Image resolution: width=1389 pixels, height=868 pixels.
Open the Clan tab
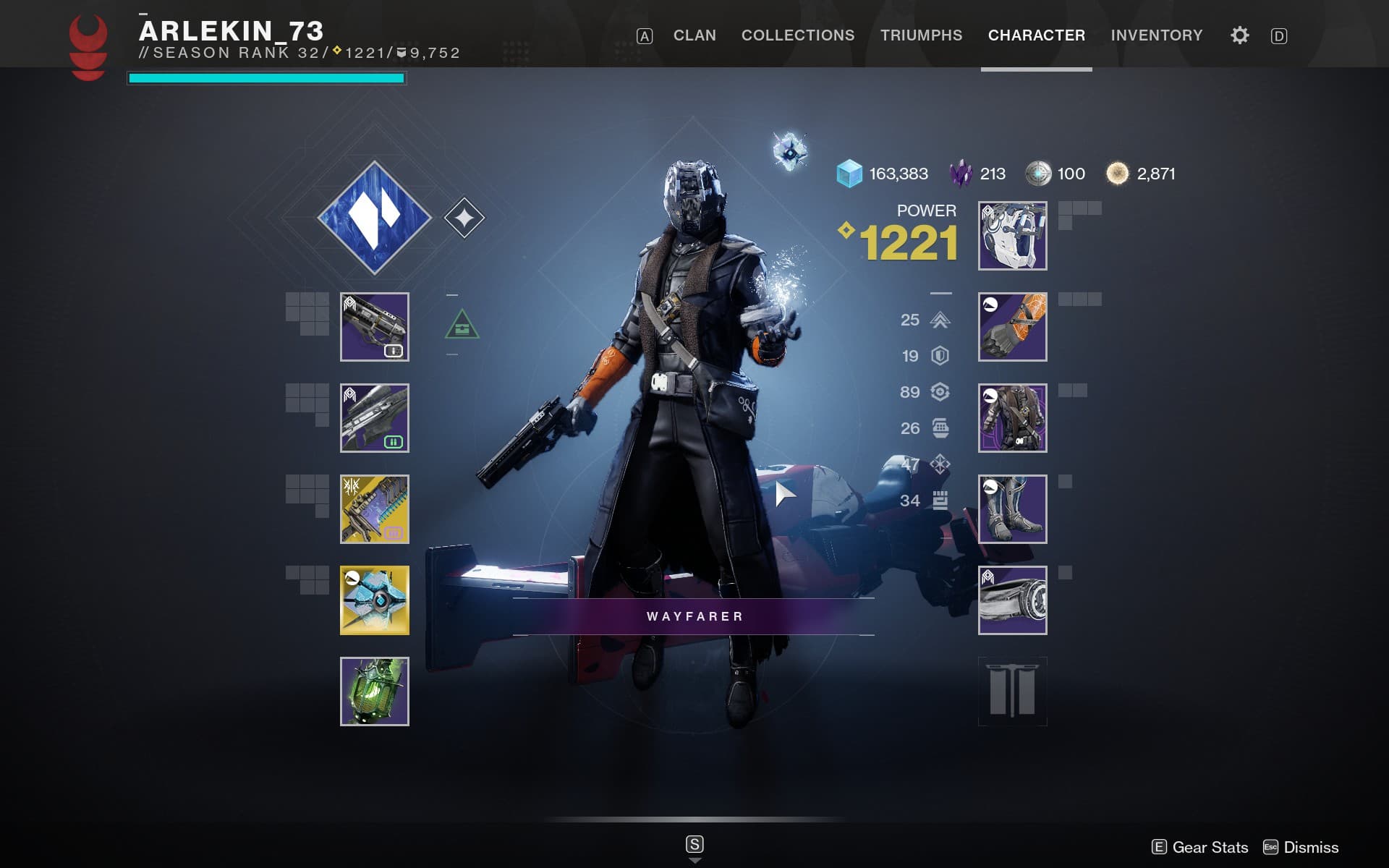(x=694, y=35)
